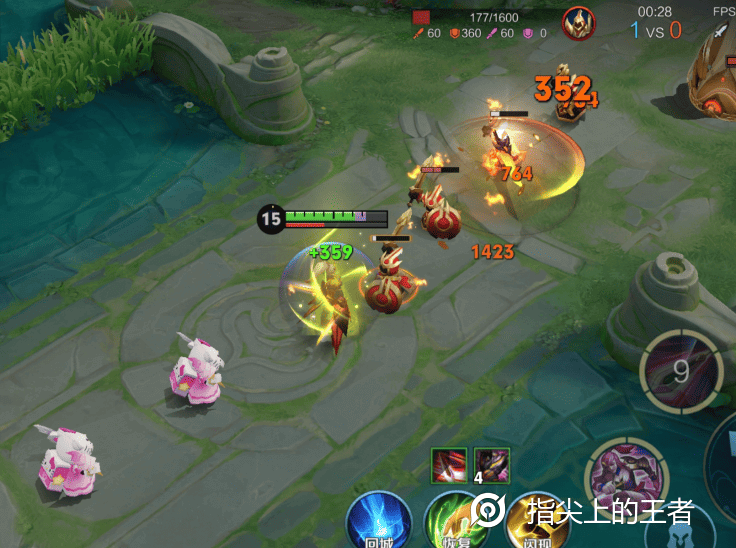The width and height of the screenshot is (736, 548).
Task: Tap the skill button on cooldown showing 9
Action: 680,371
